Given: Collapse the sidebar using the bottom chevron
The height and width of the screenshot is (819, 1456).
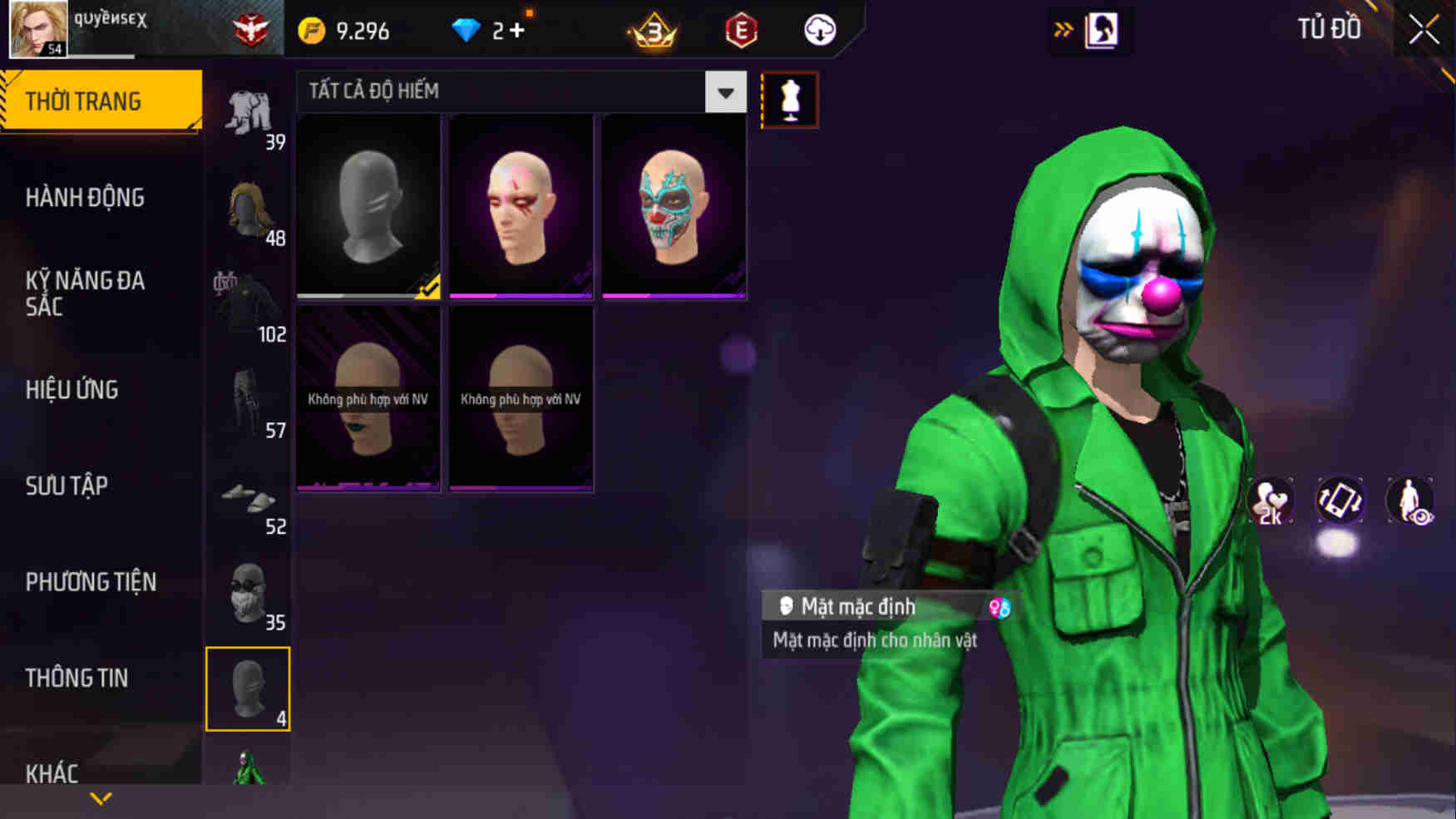Looking at the screenshot, I should point(100,800).
